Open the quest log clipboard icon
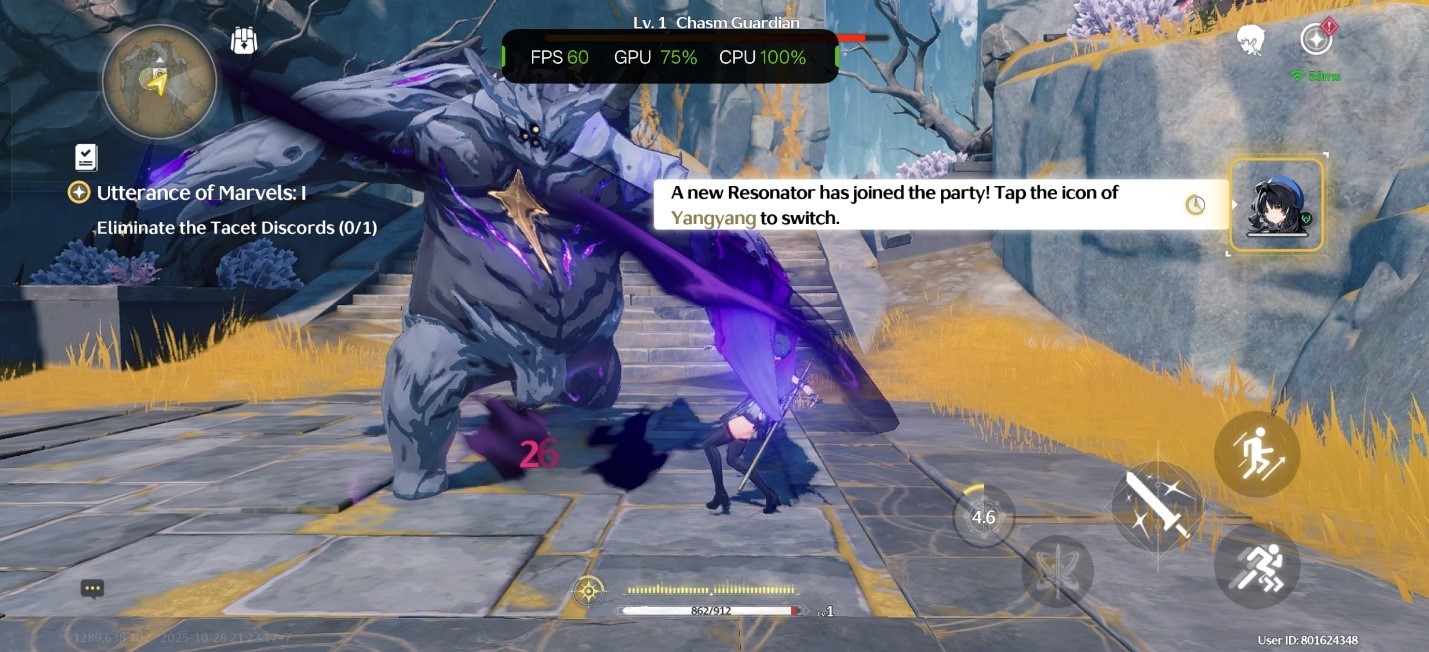 pos(86,157)
